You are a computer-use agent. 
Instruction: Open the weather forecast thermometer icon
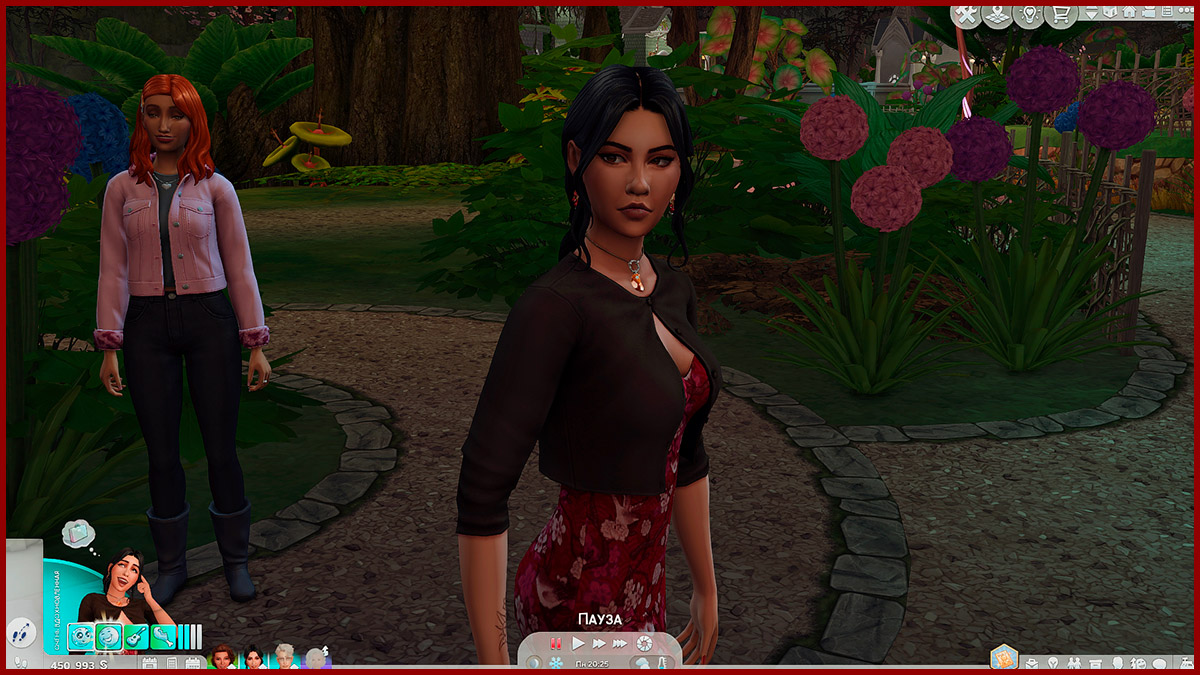coord(660,663)
